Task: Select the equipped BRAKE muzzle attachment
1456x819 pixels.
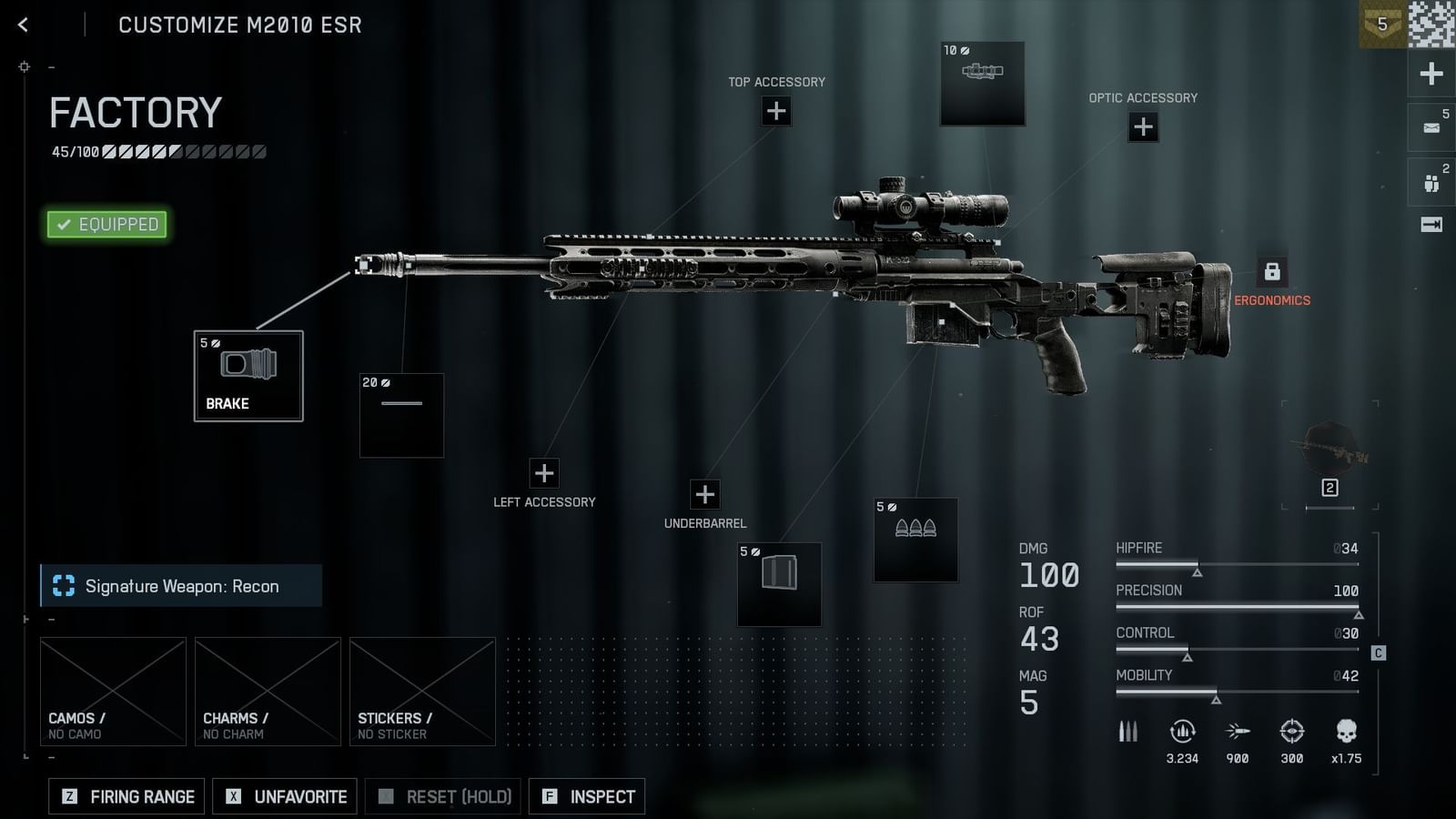Action: pos(248,376)
